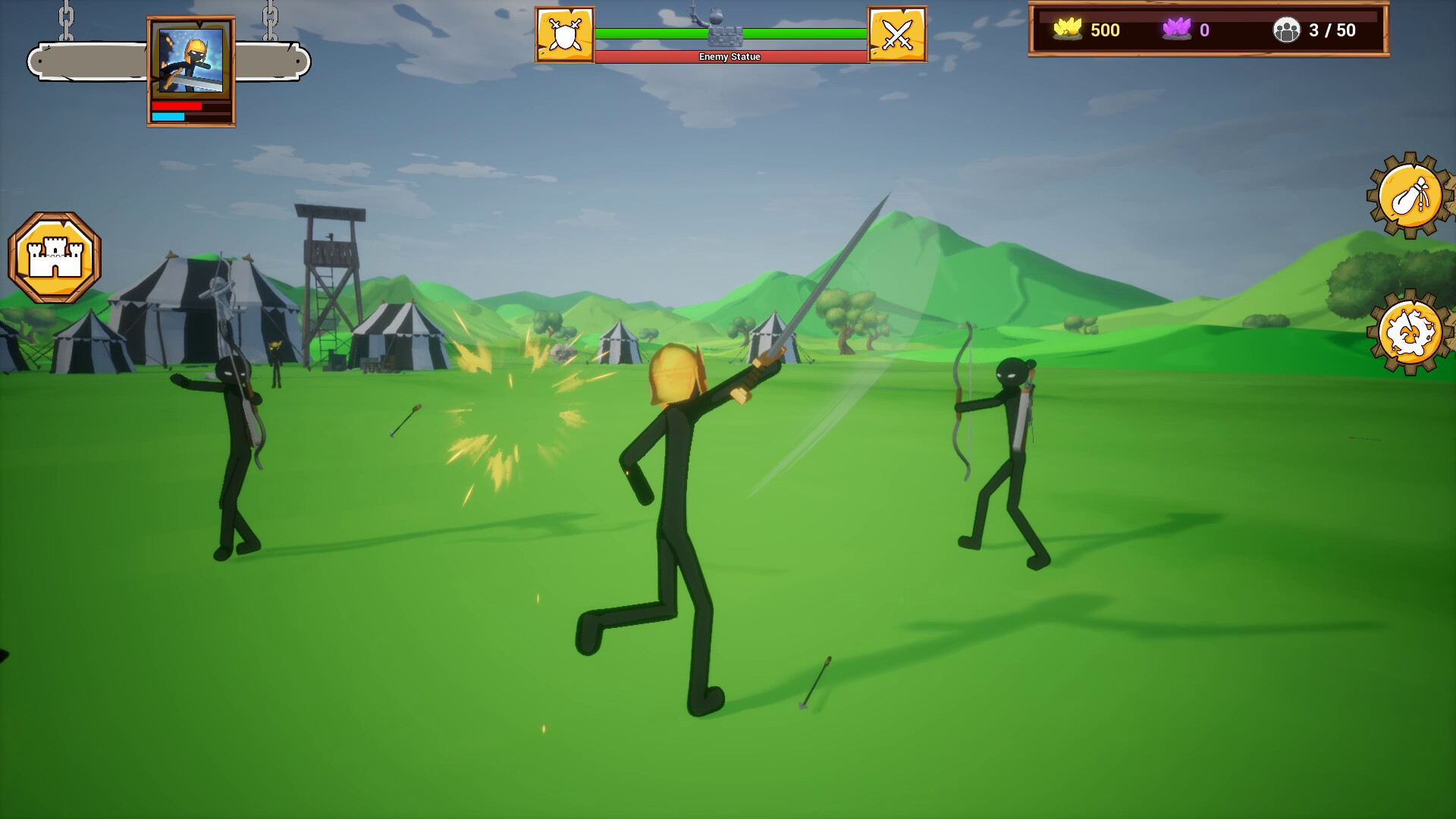Activate the explosion ability icon
This screenshot has width=1456, height=819.
1409,331
